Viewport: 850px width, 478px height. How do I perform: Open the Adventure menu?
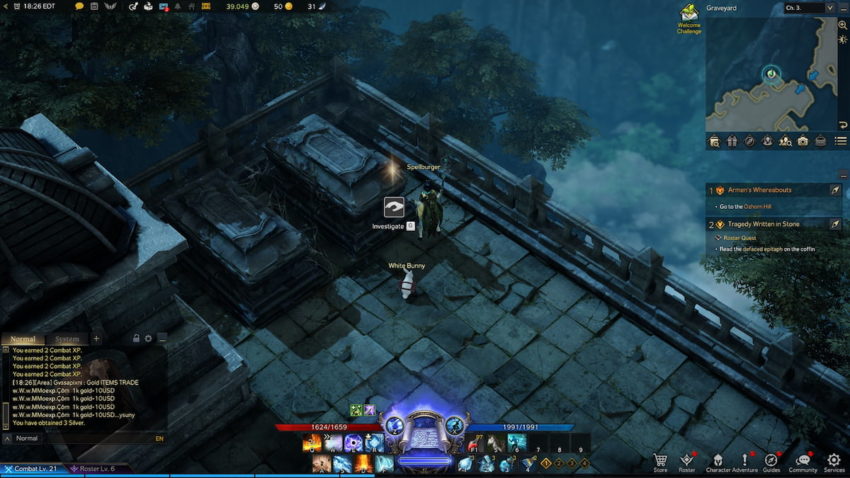click(744, 461)
